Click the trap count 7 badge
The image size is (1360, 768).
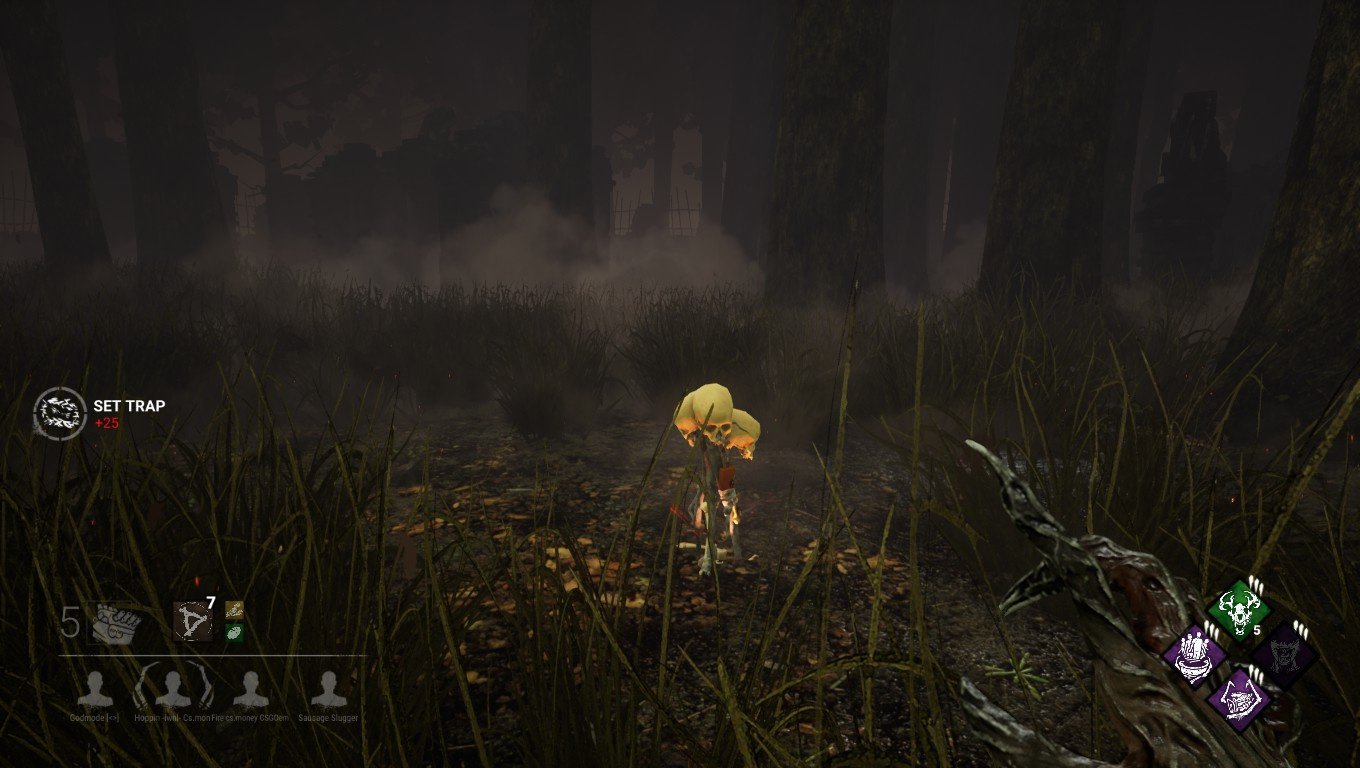pyautogui.click(x=210, y=601)
